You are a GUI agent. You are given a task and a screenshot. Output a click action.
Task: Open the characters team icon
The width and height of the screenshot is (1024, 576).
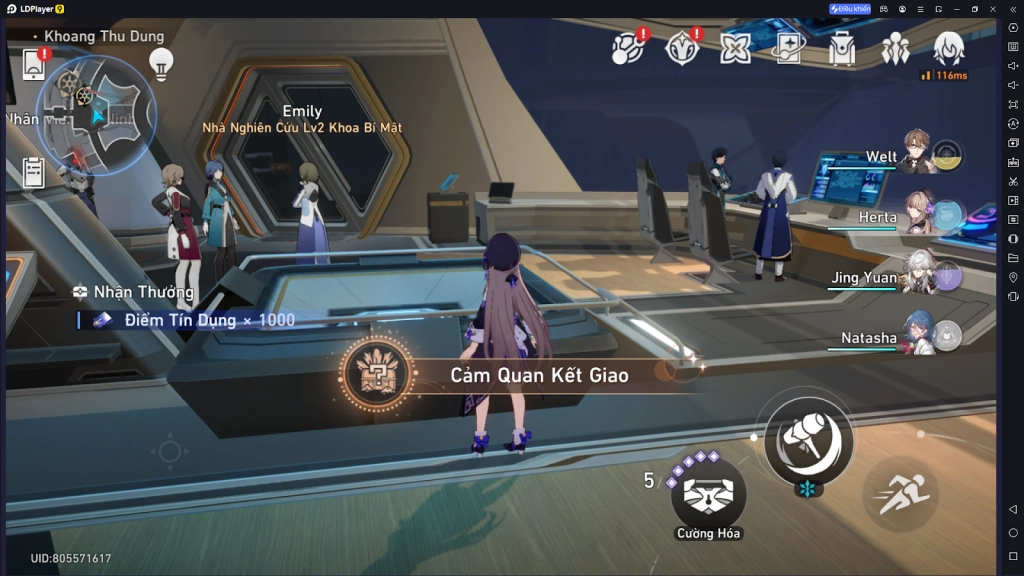[x=895, y=48]
